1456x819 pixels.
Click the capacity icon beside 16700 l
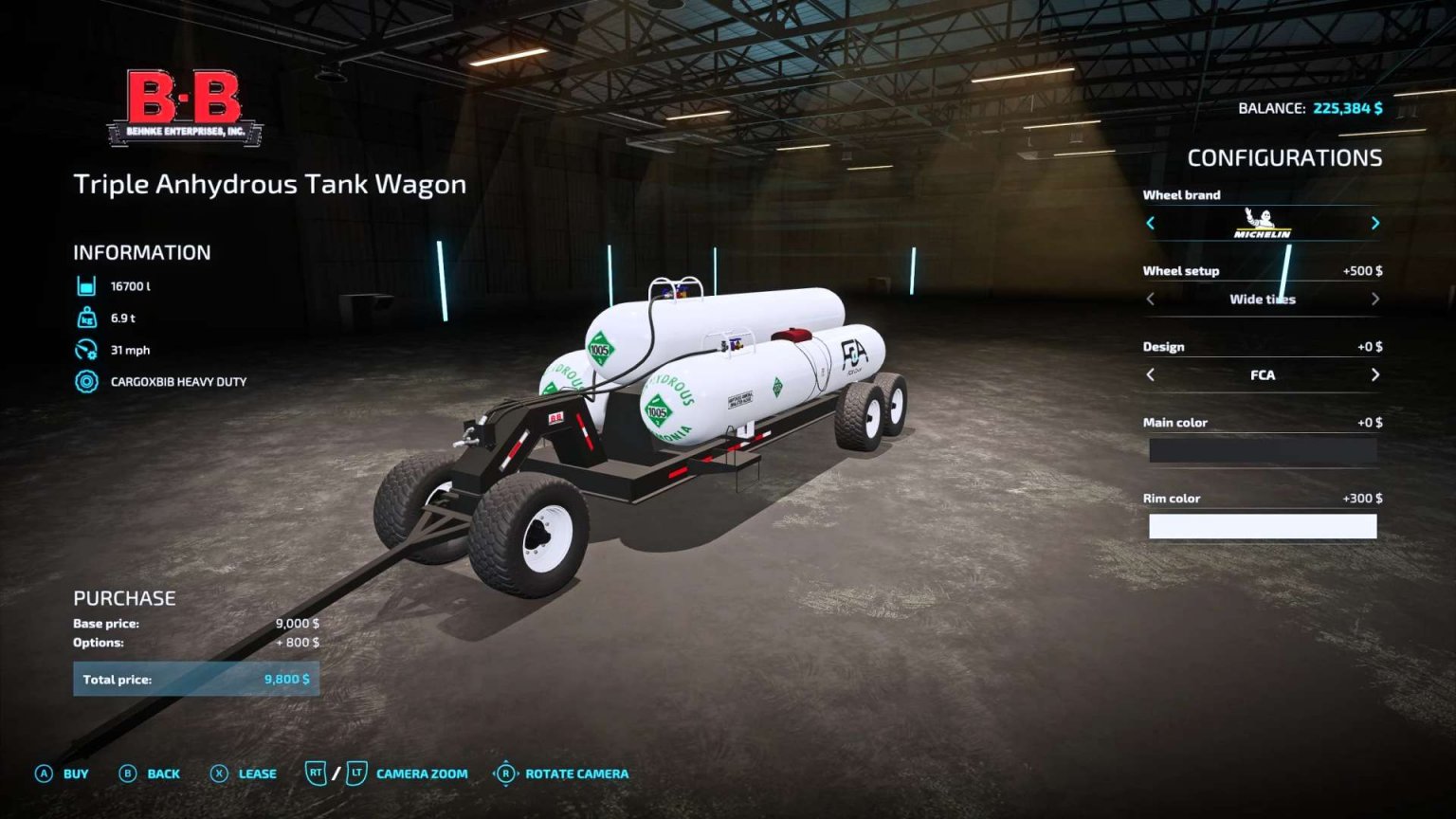tap(86, 284)
